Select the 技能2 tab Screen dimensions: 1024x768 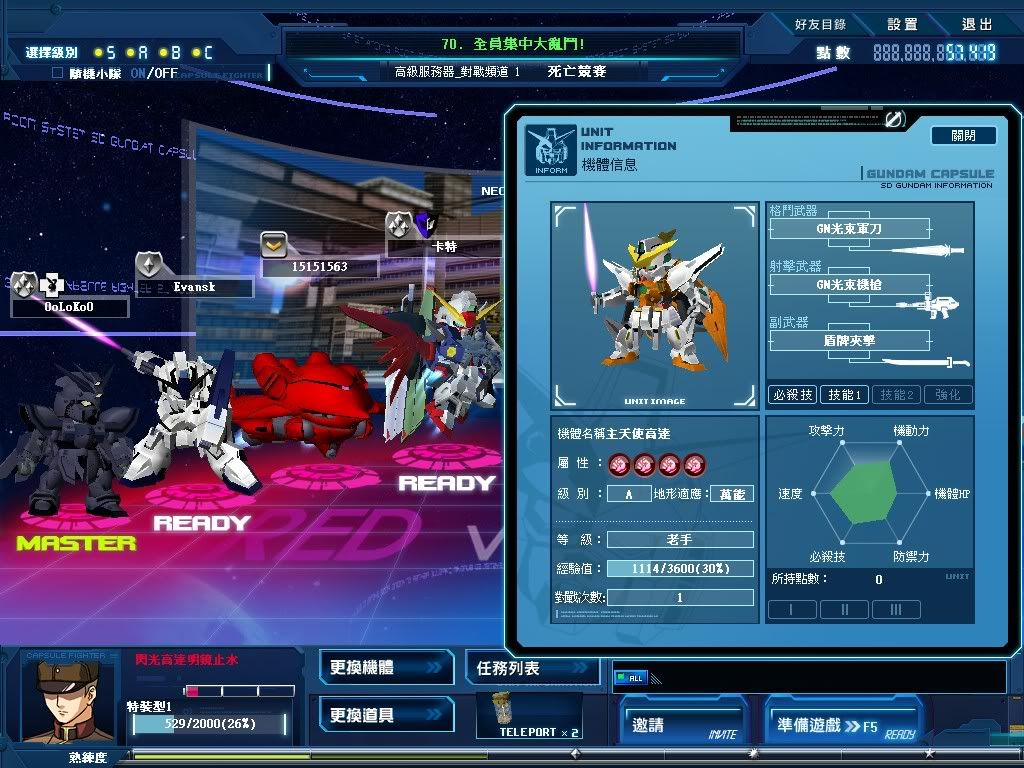[x=896, y=395]
